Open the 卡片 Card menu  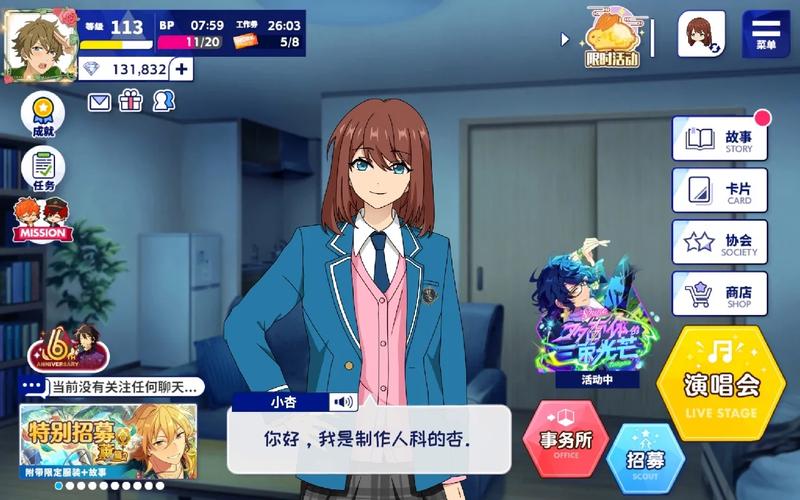pyautogui.click(x=720, y=190)
